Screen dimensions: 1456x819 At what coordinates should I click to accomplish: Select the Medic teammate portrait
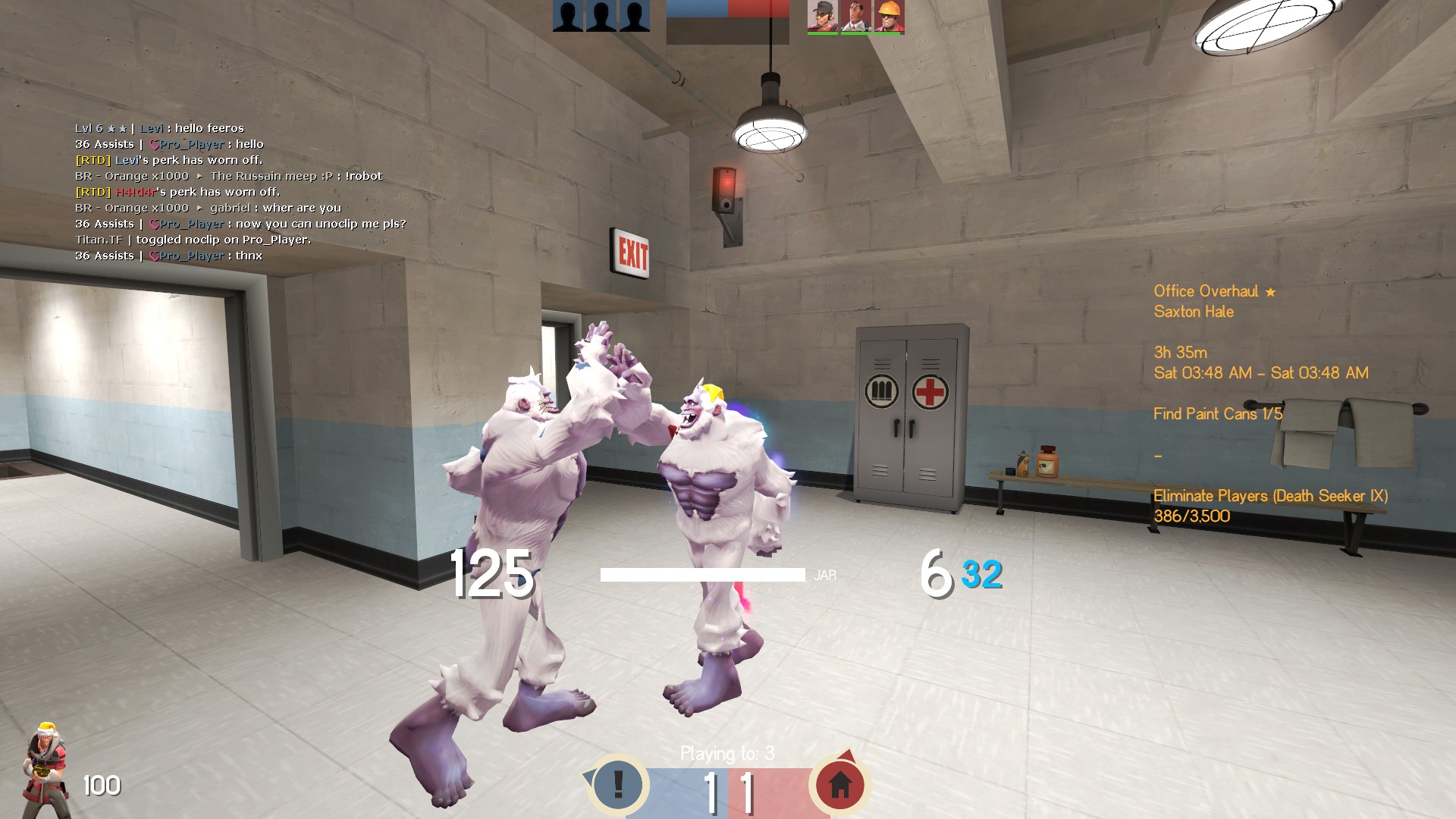point(855,17)
